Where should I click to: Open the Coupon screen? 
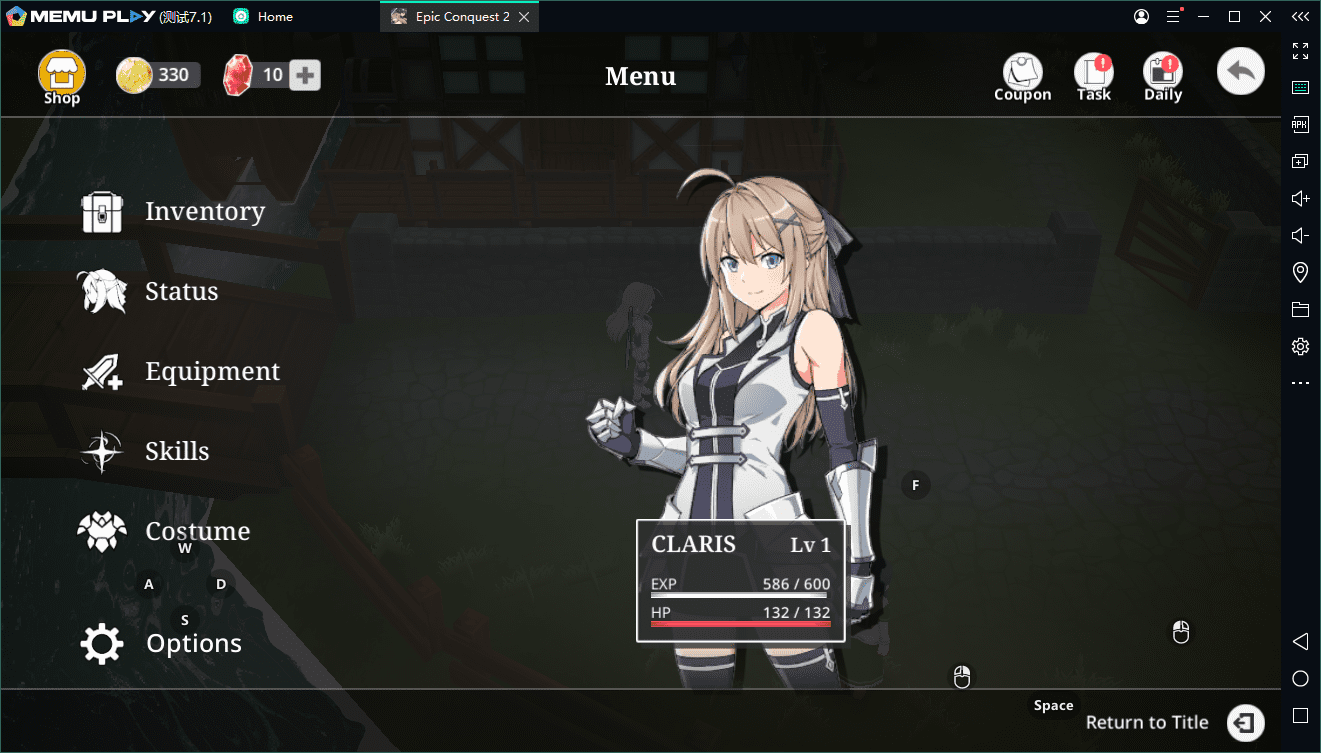1022,78
